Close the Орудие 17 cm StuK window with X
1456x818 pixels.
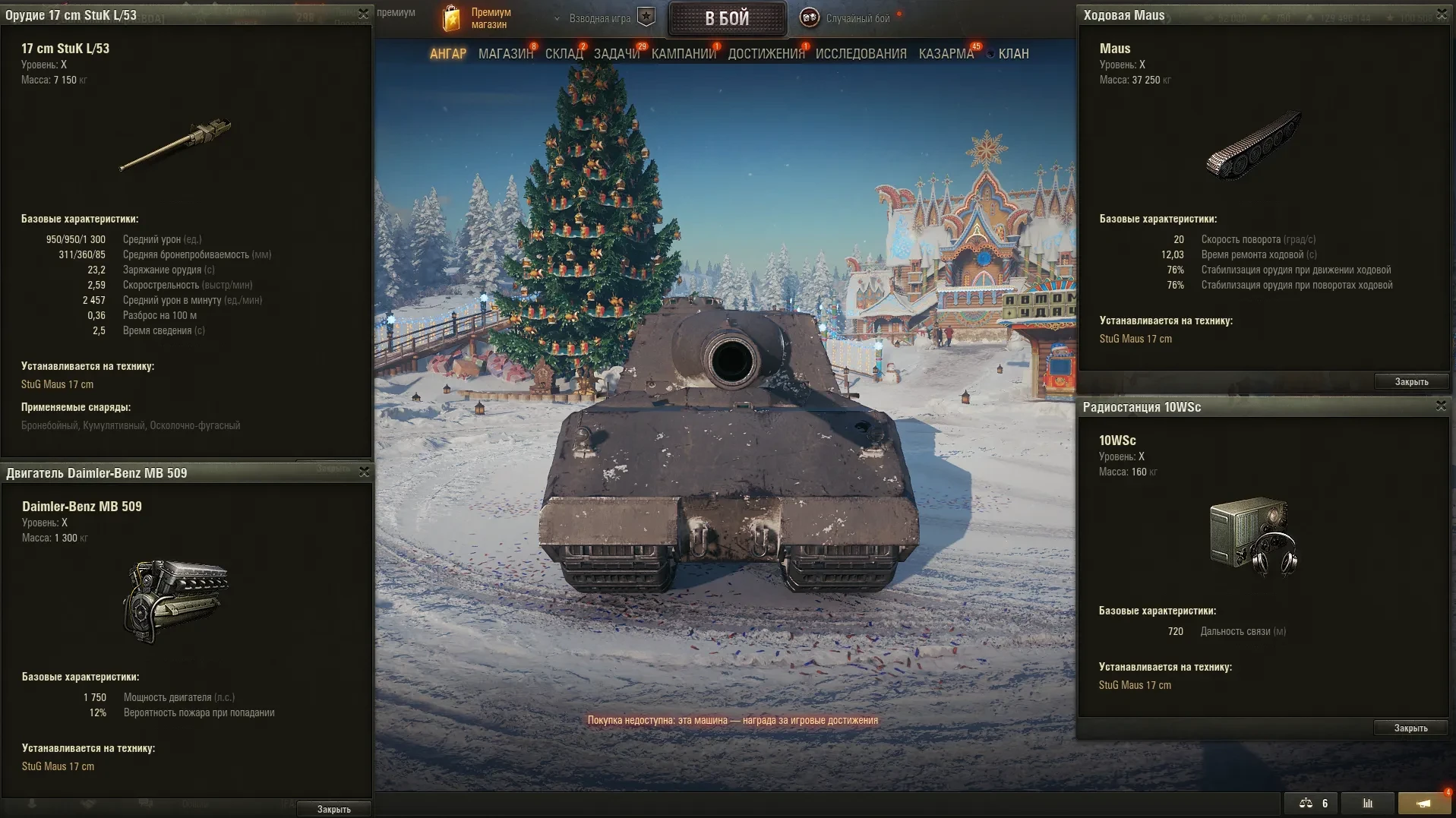click(x=364, y=14)
